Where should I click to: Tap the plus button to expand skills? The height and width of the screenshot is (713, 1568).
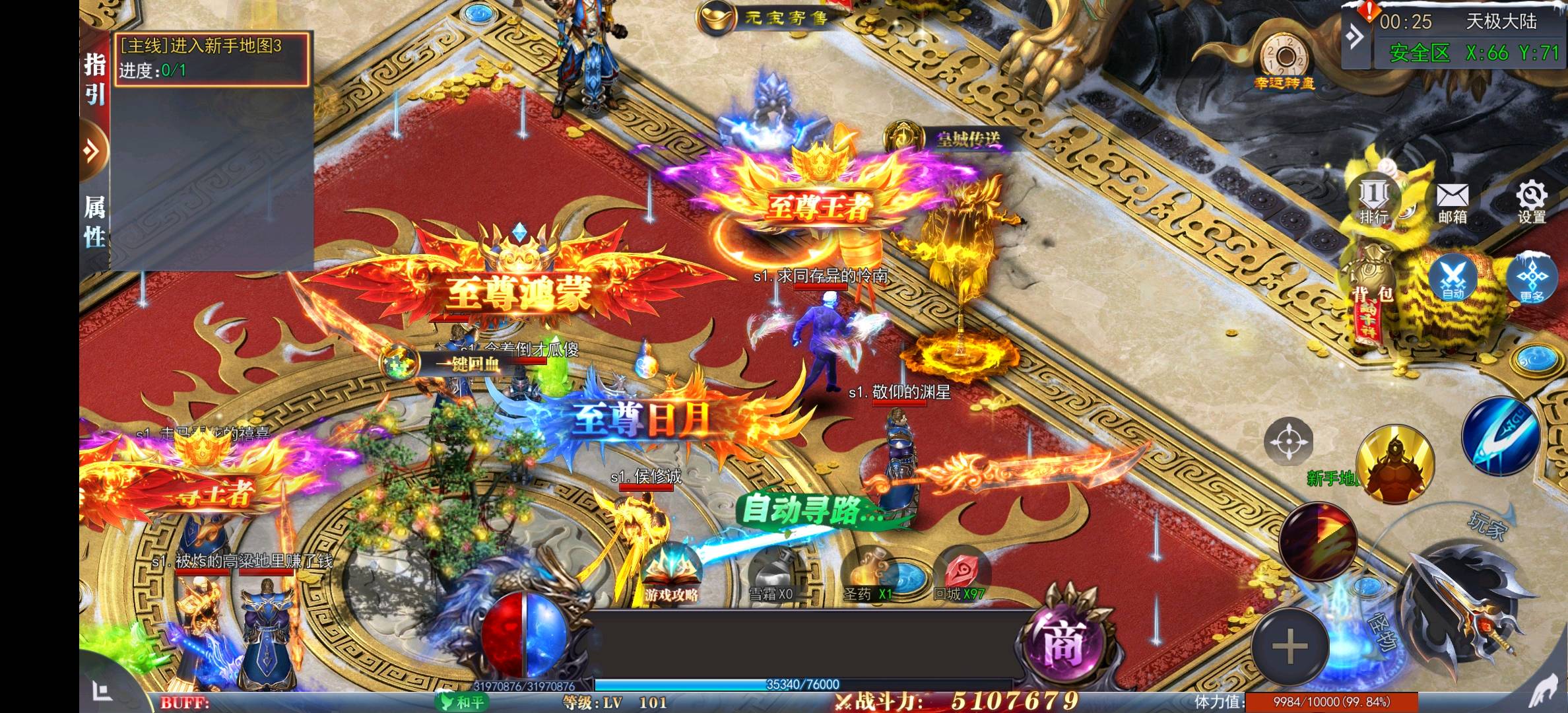[1290, 646]
